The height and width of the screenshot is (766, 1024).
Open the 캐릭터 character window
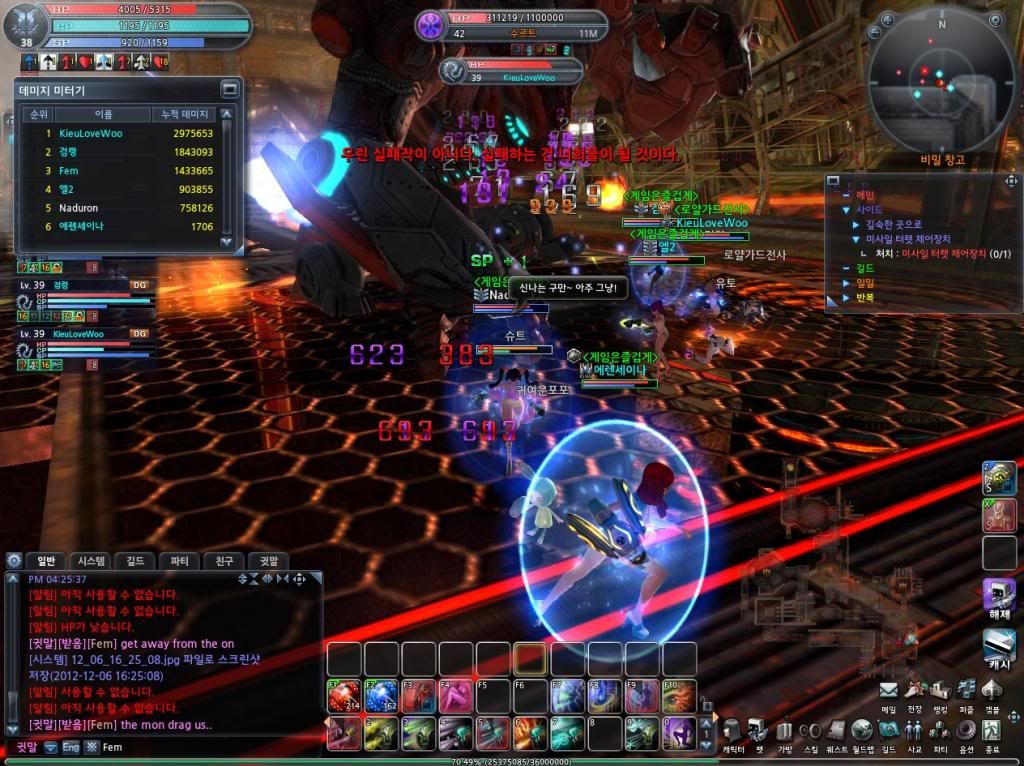(732, 731)
